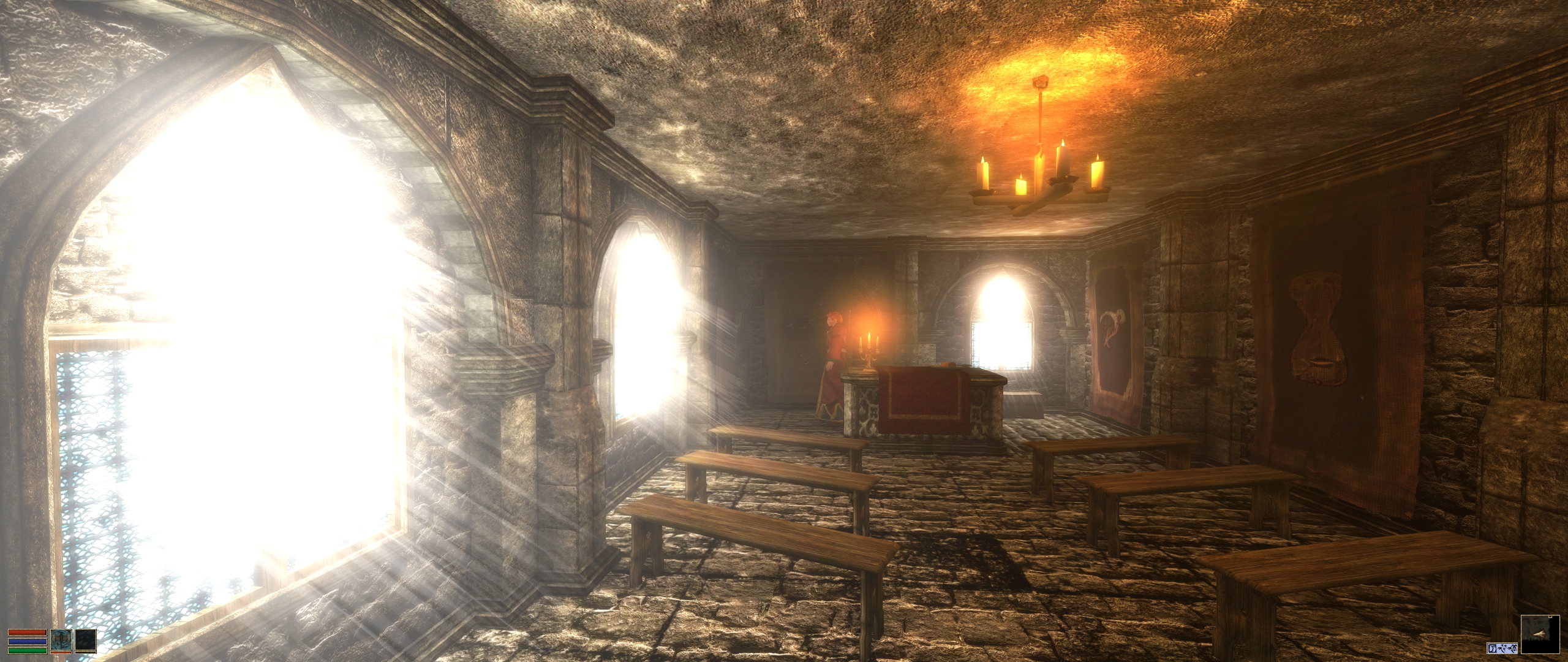Click the equipped battle axe weapon icon
Image resolution: width=1568 pixels, height=662 pixels.
[61, 640]
